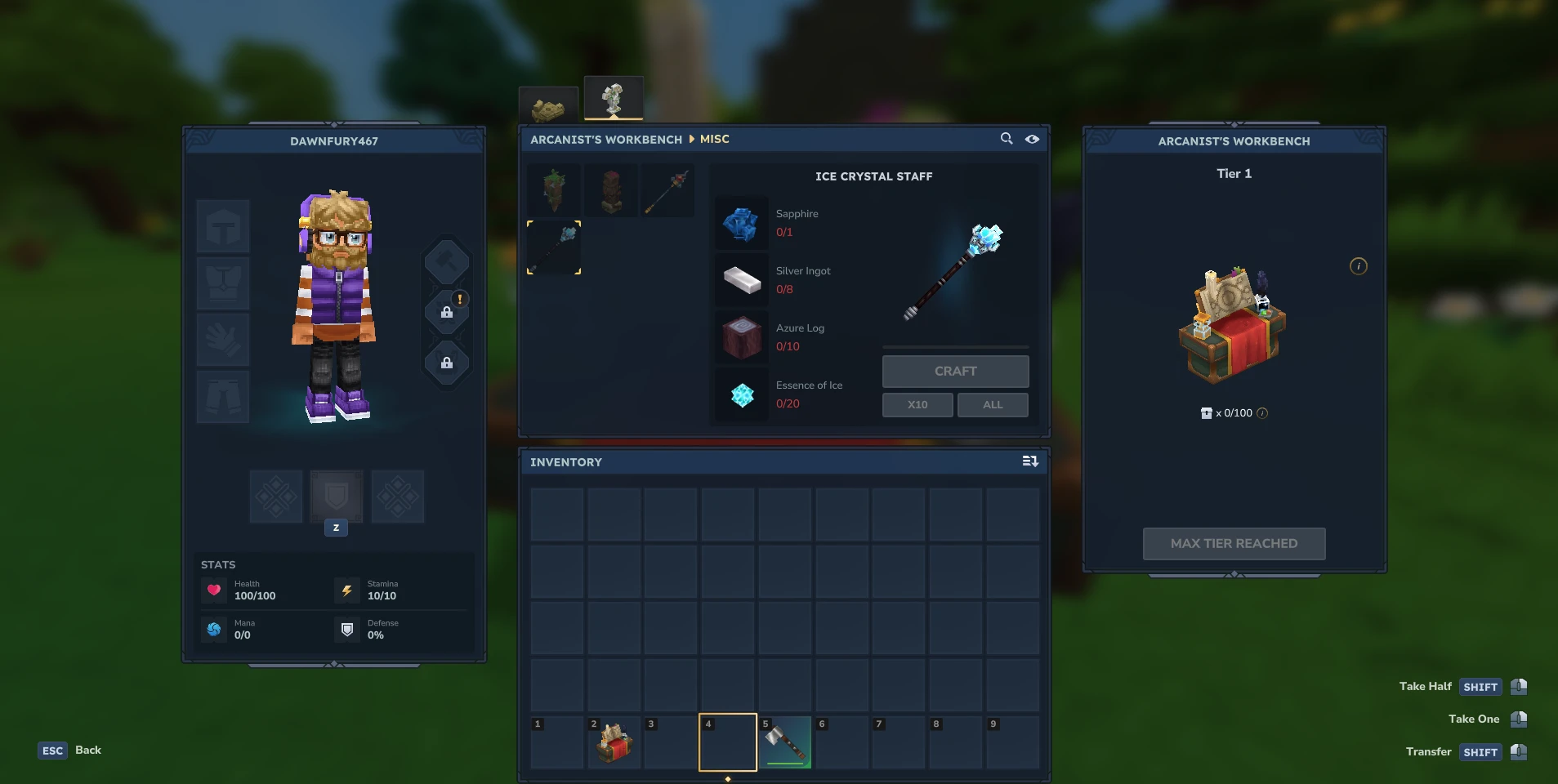The height and width of the screenshot is (784, 1558).
Task: Click the pants equipment slot
Action: [x=222, y=398]
